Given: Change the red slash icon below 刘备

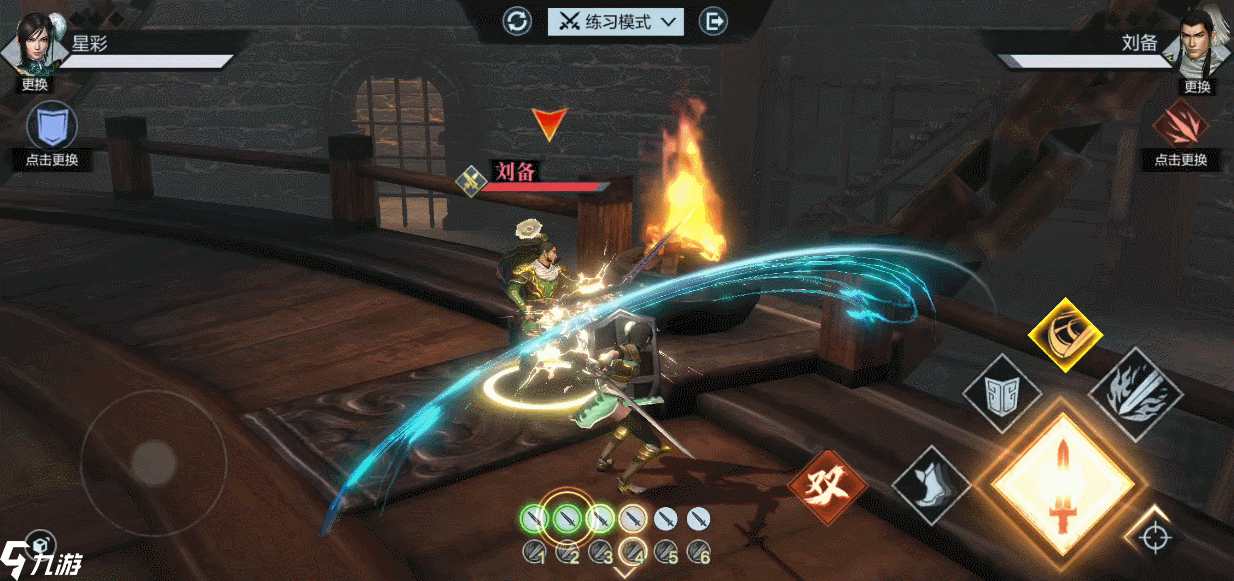Looking at the screenshot, I should (1180, 126).
